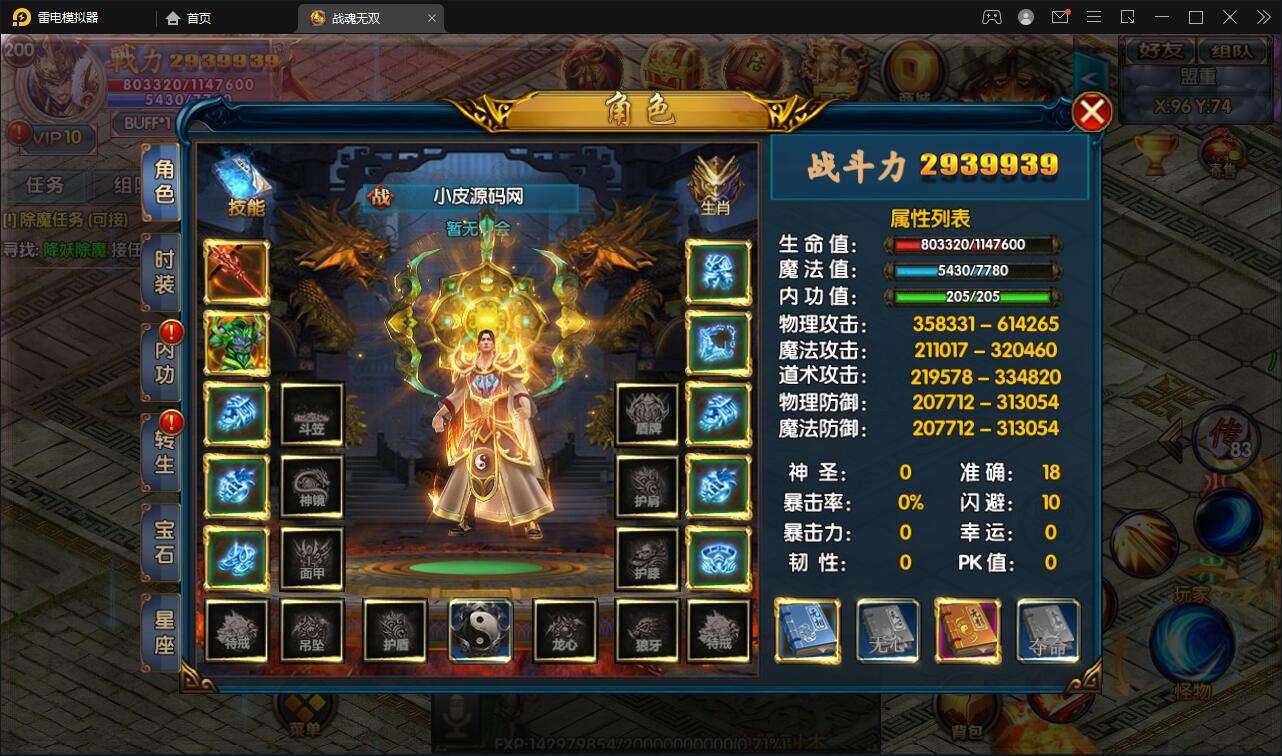
Task: Click the empty 龙心 slot
Action: click(565, 631)
